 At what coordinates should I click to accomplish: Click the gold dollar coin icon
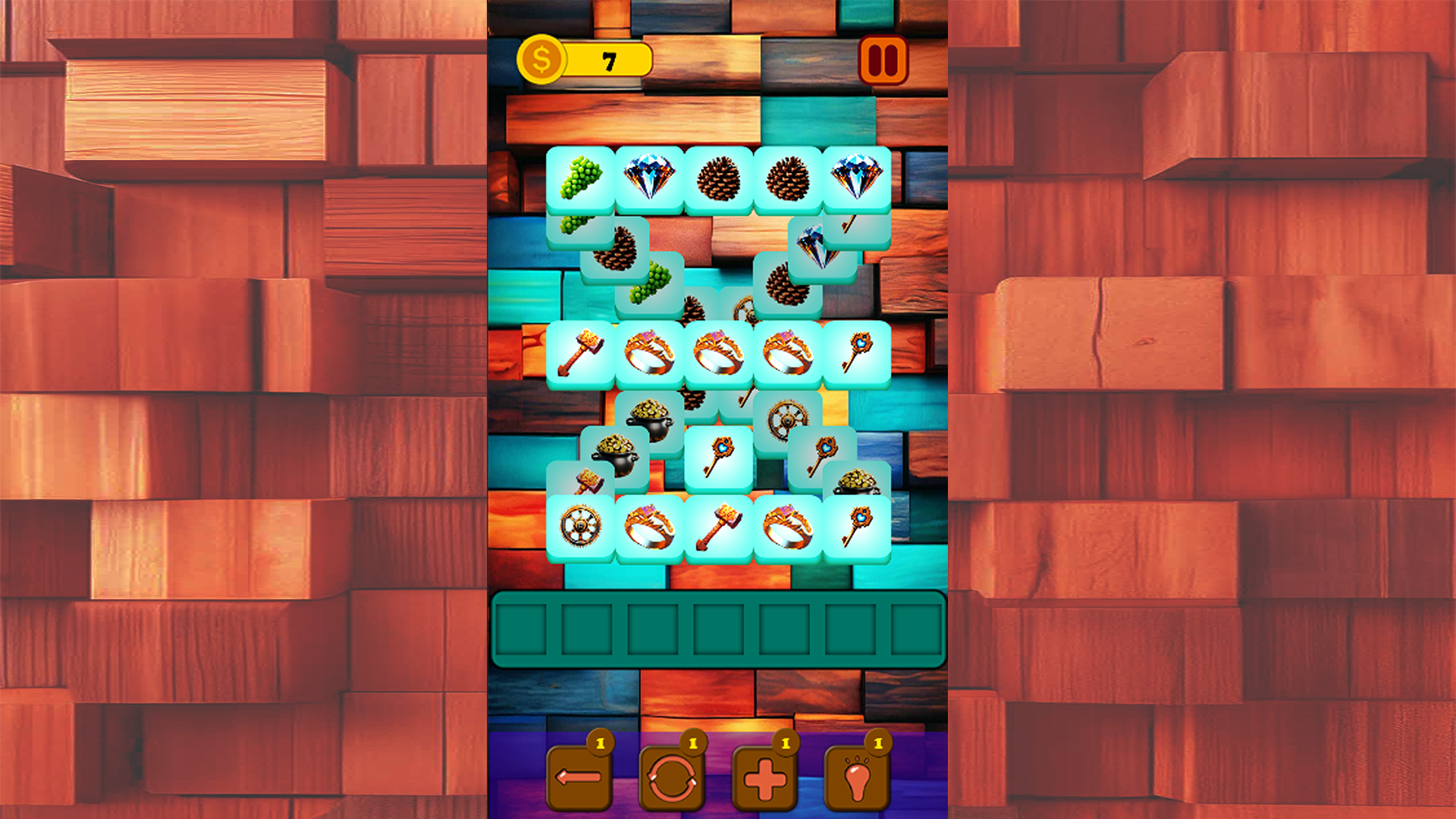click(x=541, y=58)
